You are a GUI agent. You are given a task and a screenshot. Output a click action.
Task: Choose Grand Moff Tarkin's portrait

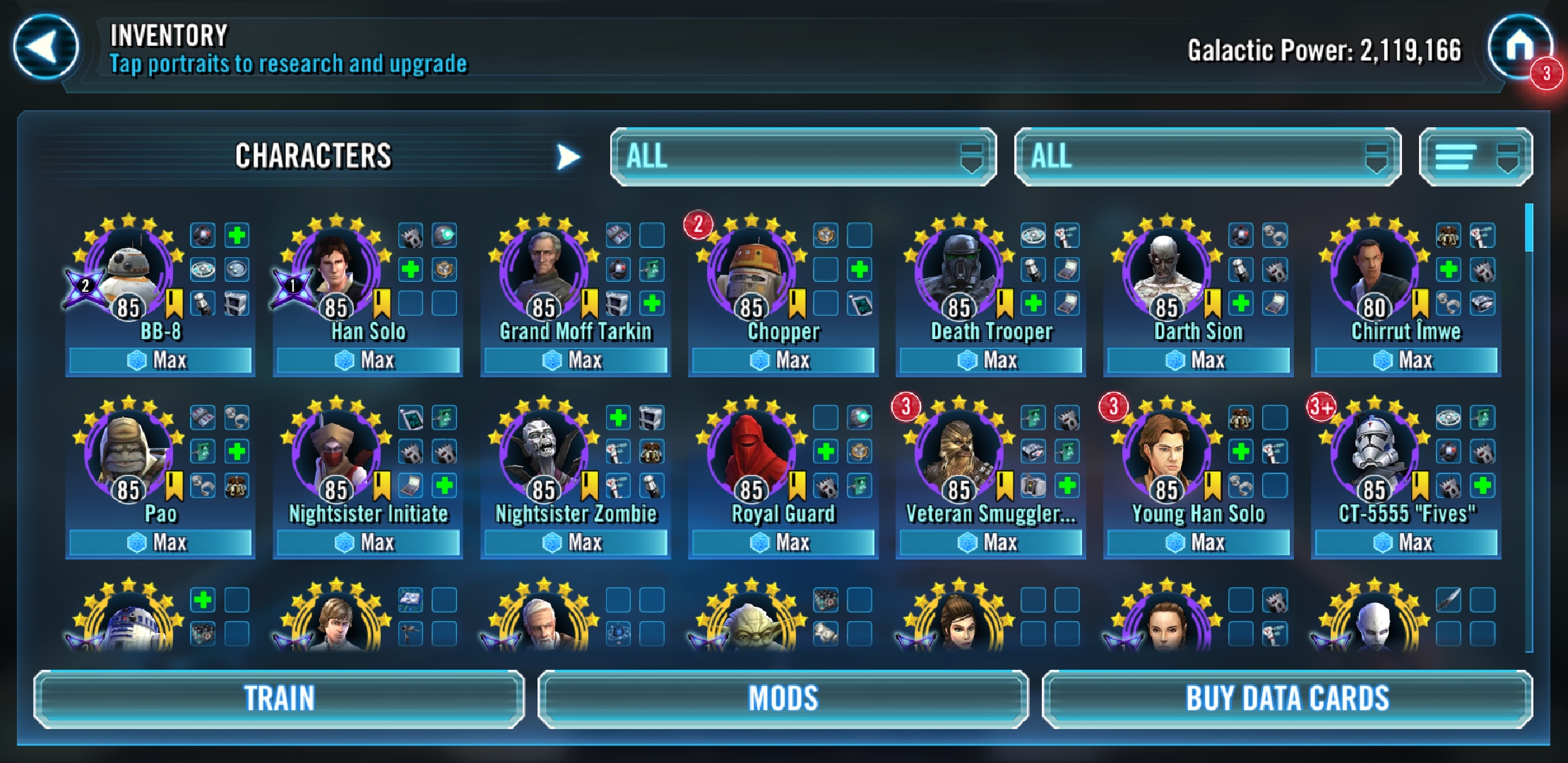(544, 269)
